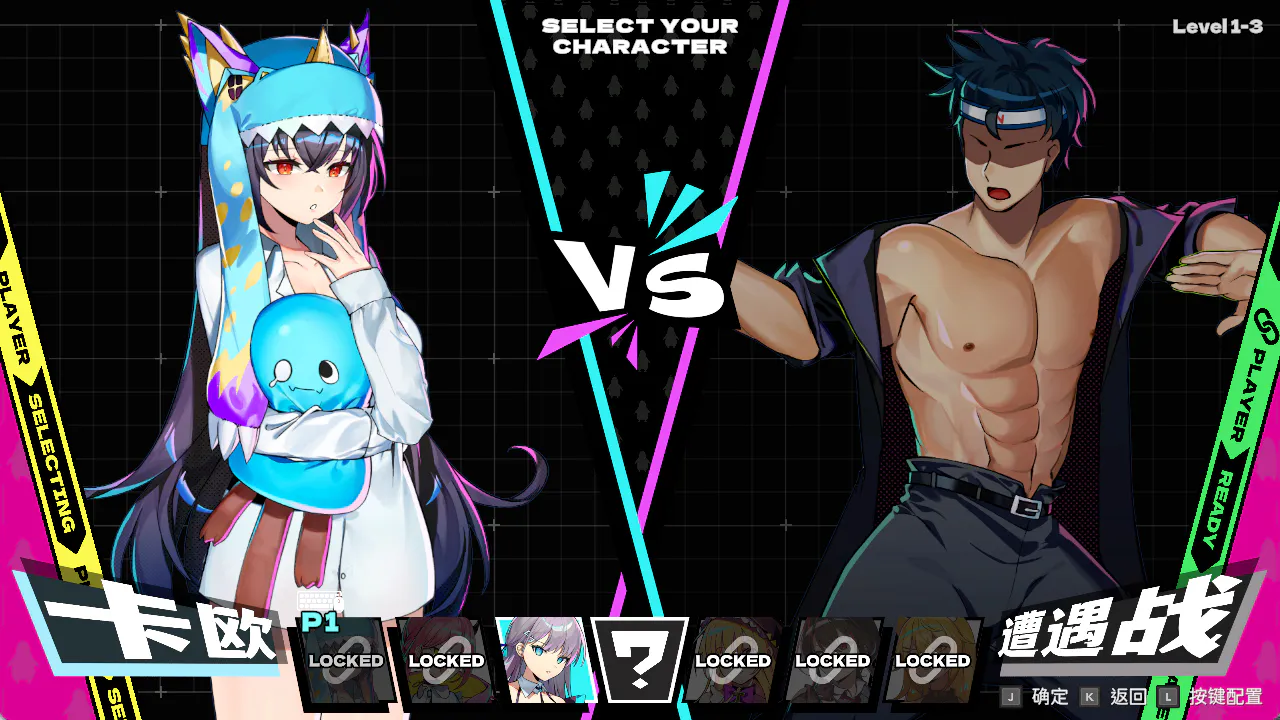The height and width of the screenshot is (720, 1280).
Task: Pick the locked red-haired character with yellow bow
Action: 445,659
